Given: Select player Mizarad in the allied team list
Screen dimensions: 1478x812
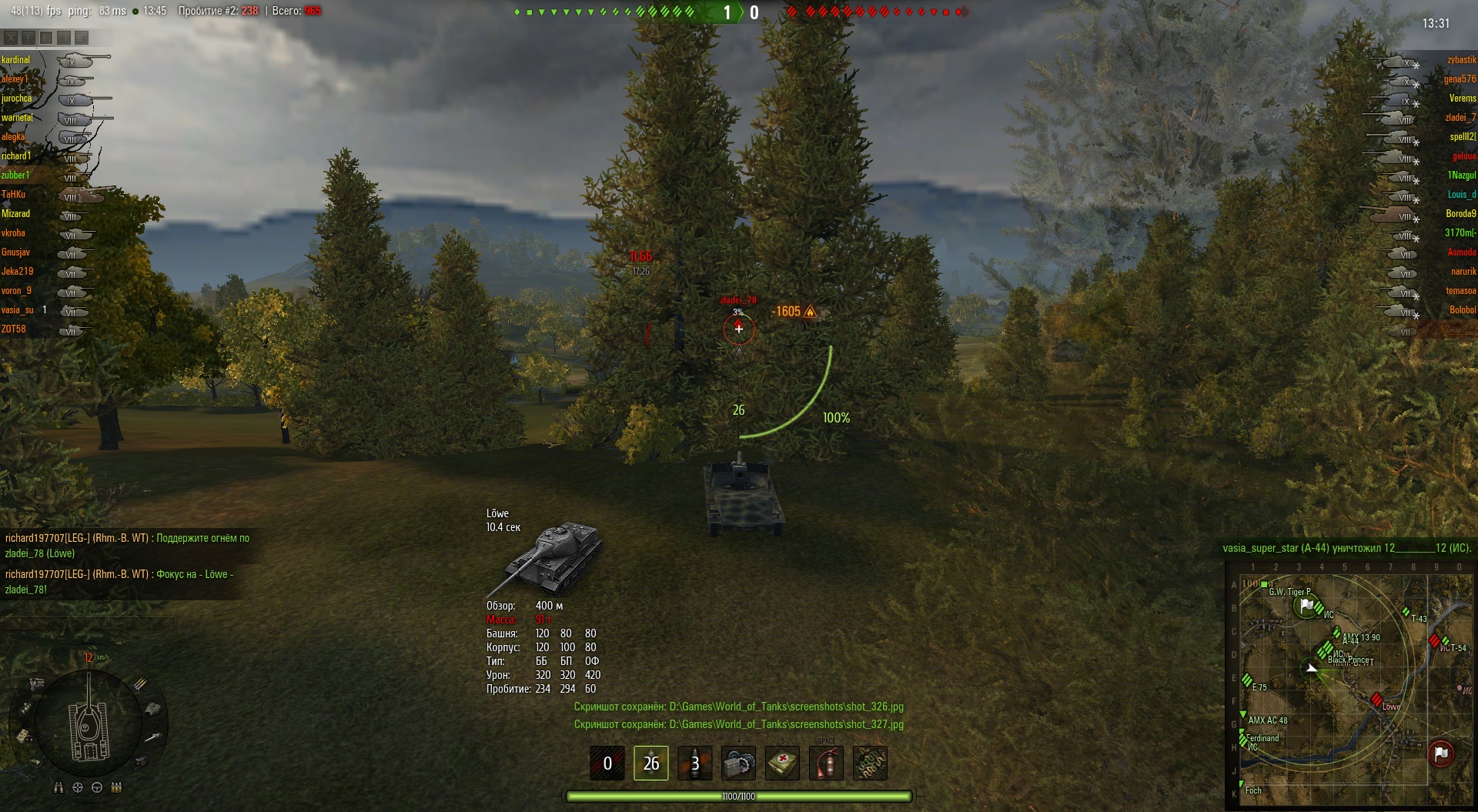Looking at the screenshot, I should [x=16, y=214].
